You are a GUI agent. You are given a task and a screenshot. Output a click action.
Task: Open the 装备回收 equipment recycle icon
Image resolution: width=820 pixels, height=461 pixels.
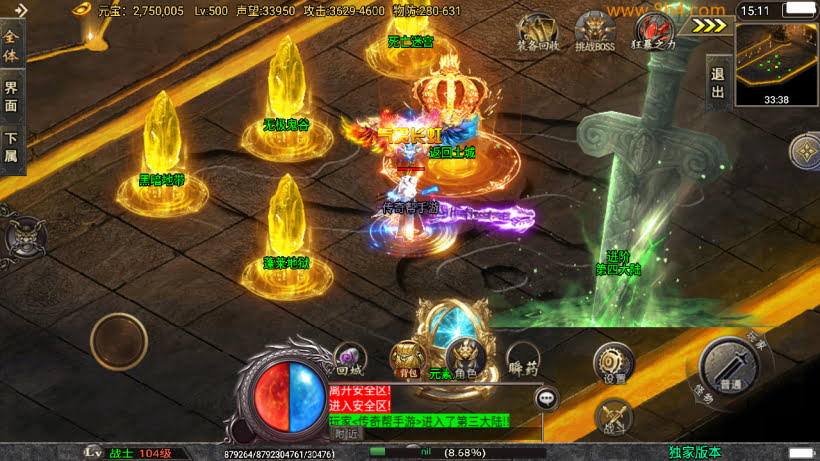click(538, 30)
